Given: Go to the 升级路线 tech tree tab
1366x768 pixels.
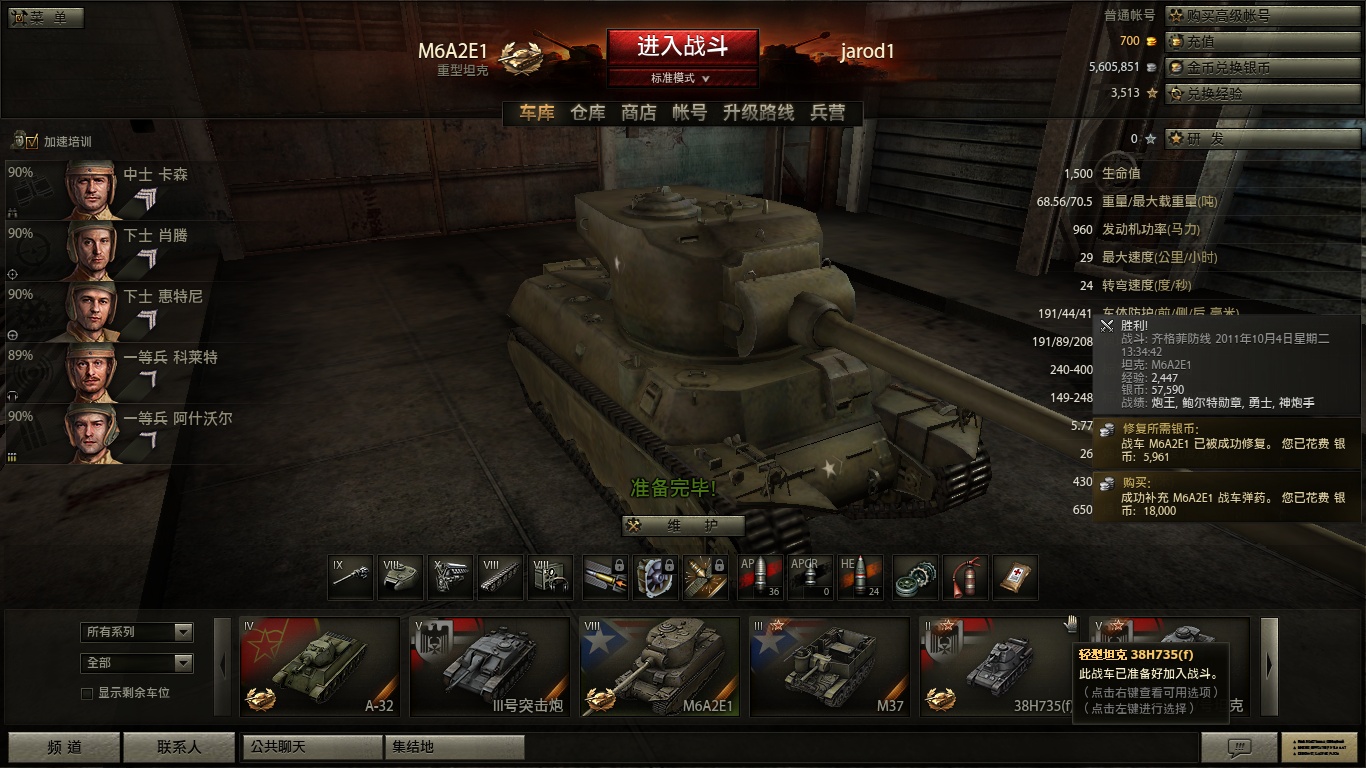Looking at the screenshot, I should [758, 113].
